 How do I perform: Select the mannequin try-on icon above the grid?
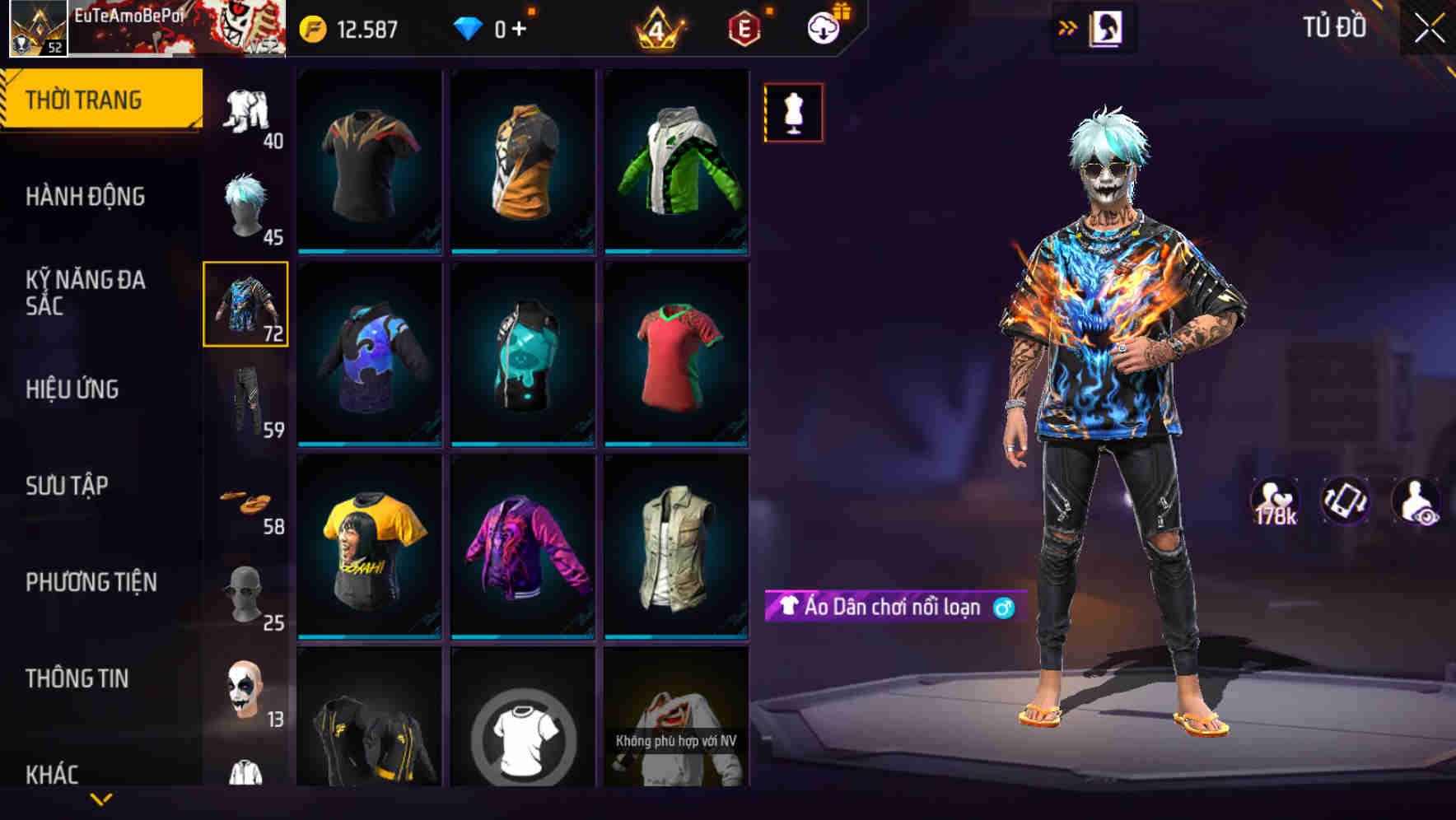click(x=793, y=113)
